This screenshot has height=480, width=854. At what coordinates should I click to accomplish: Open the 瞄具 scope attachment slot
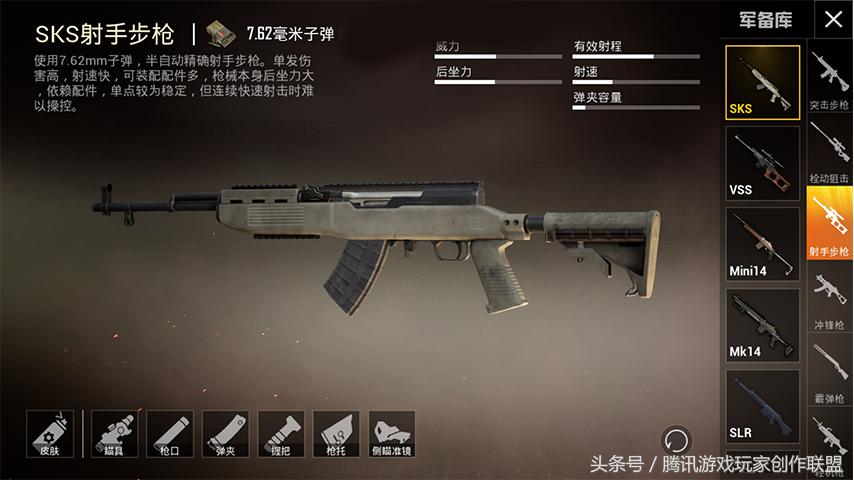(114, 433)
